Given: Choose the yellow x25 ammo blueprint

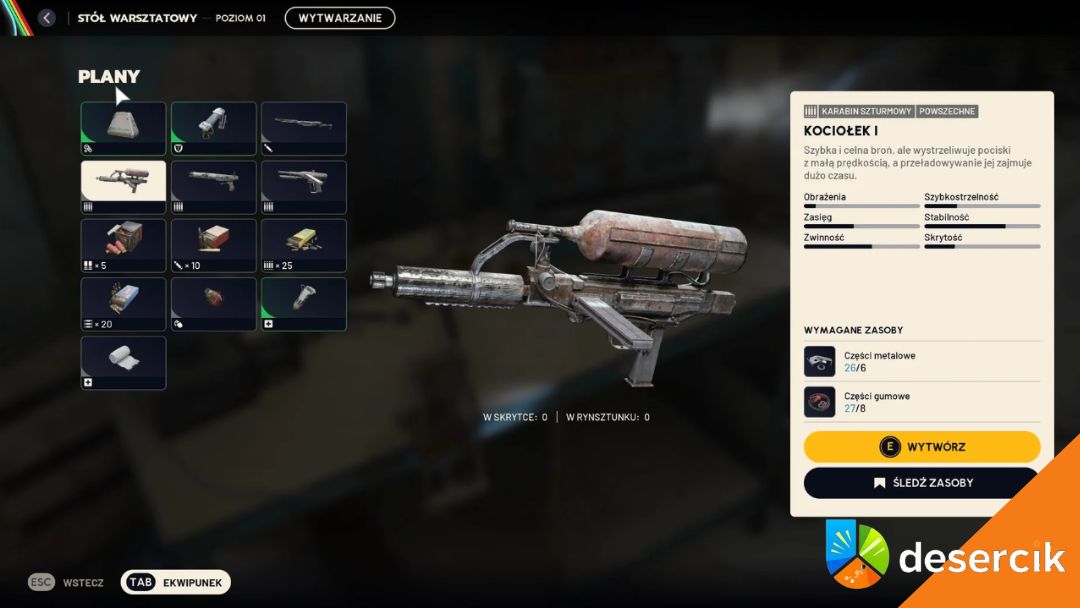Looking at the screenshot, I should pyautogui.click(x=303, y=246).
